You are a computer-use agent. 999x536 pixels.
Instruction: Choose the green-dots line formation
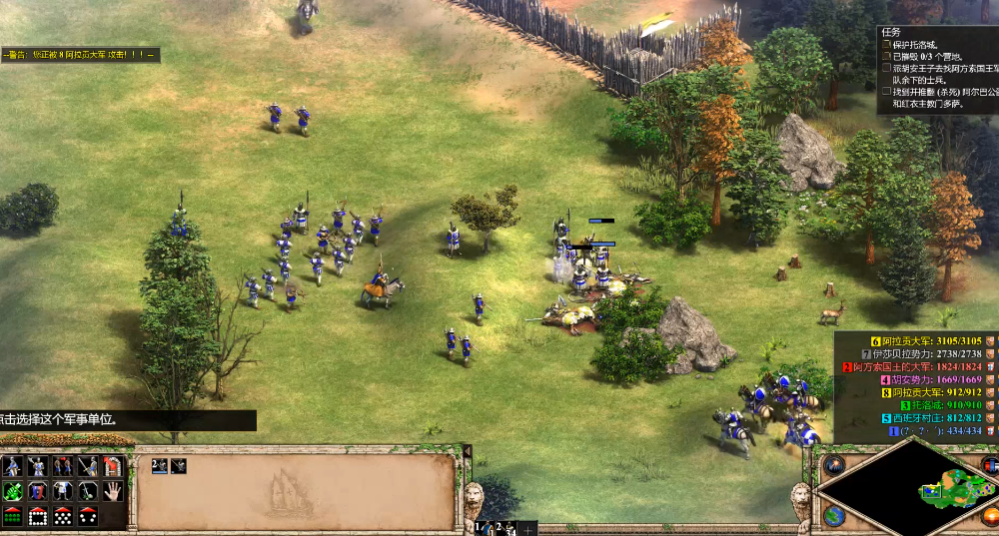(13, 516)
